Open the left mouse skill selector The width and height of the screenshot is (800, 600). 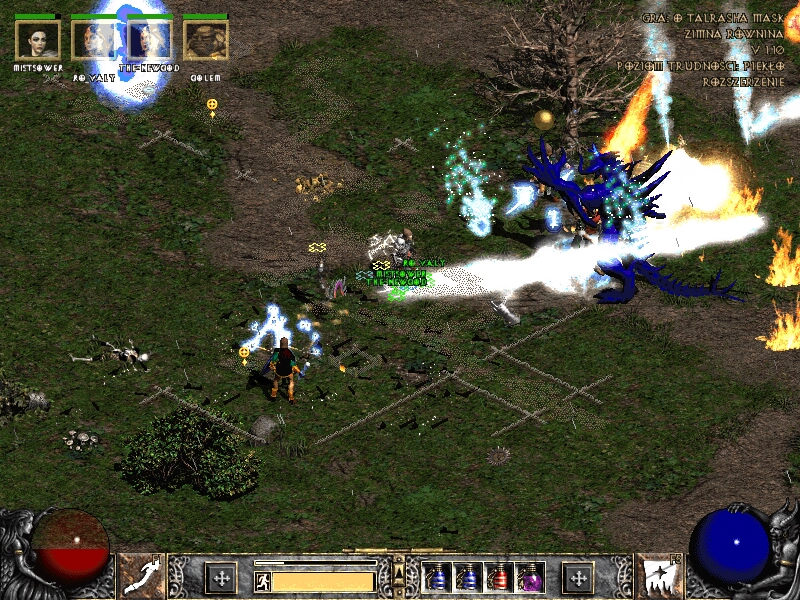click(x=142, y=577)
